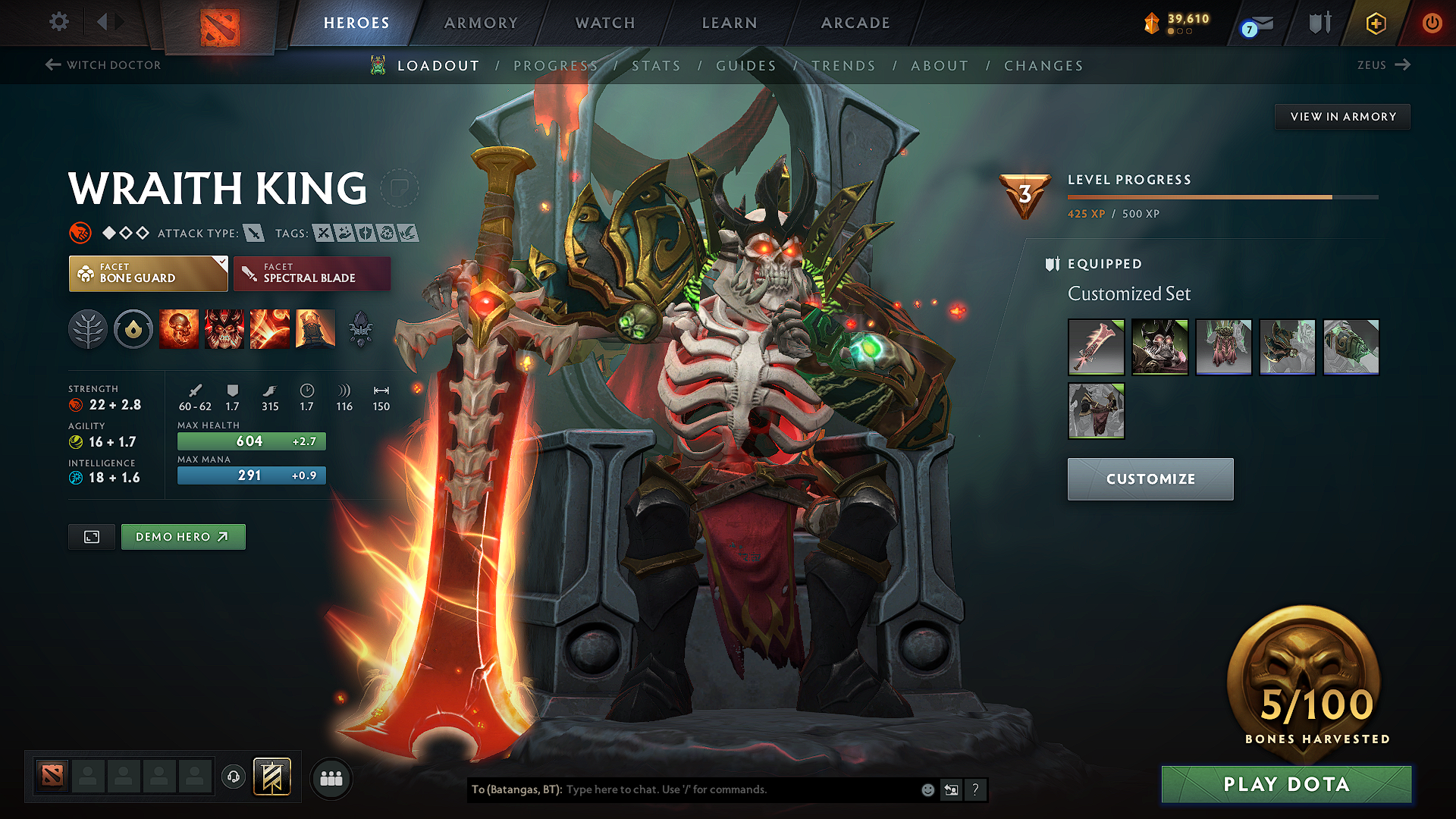Open the friends list icon

click(331, 777)
